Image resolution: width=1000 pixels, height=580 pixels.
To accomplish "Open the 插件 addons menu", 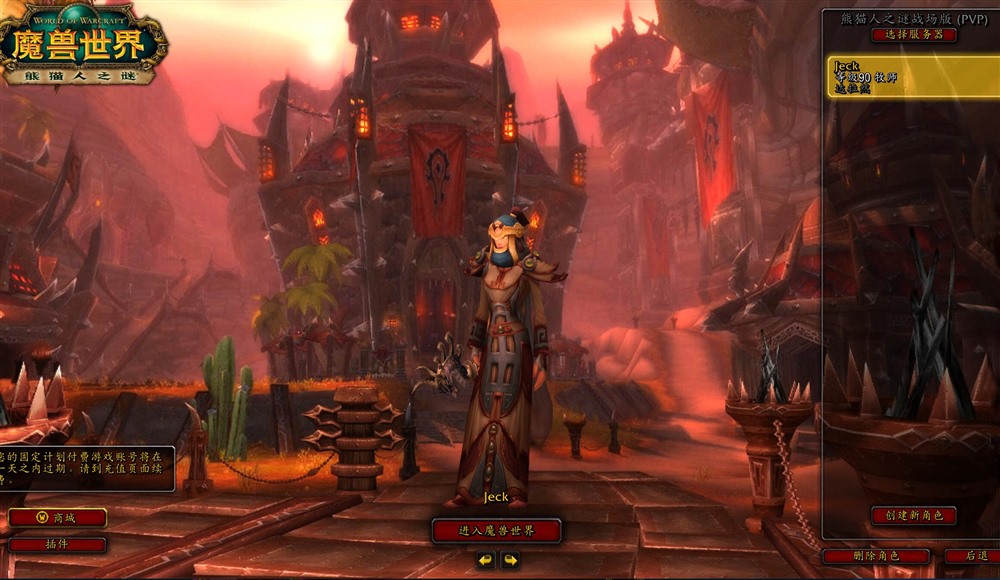I will [57, 545].
